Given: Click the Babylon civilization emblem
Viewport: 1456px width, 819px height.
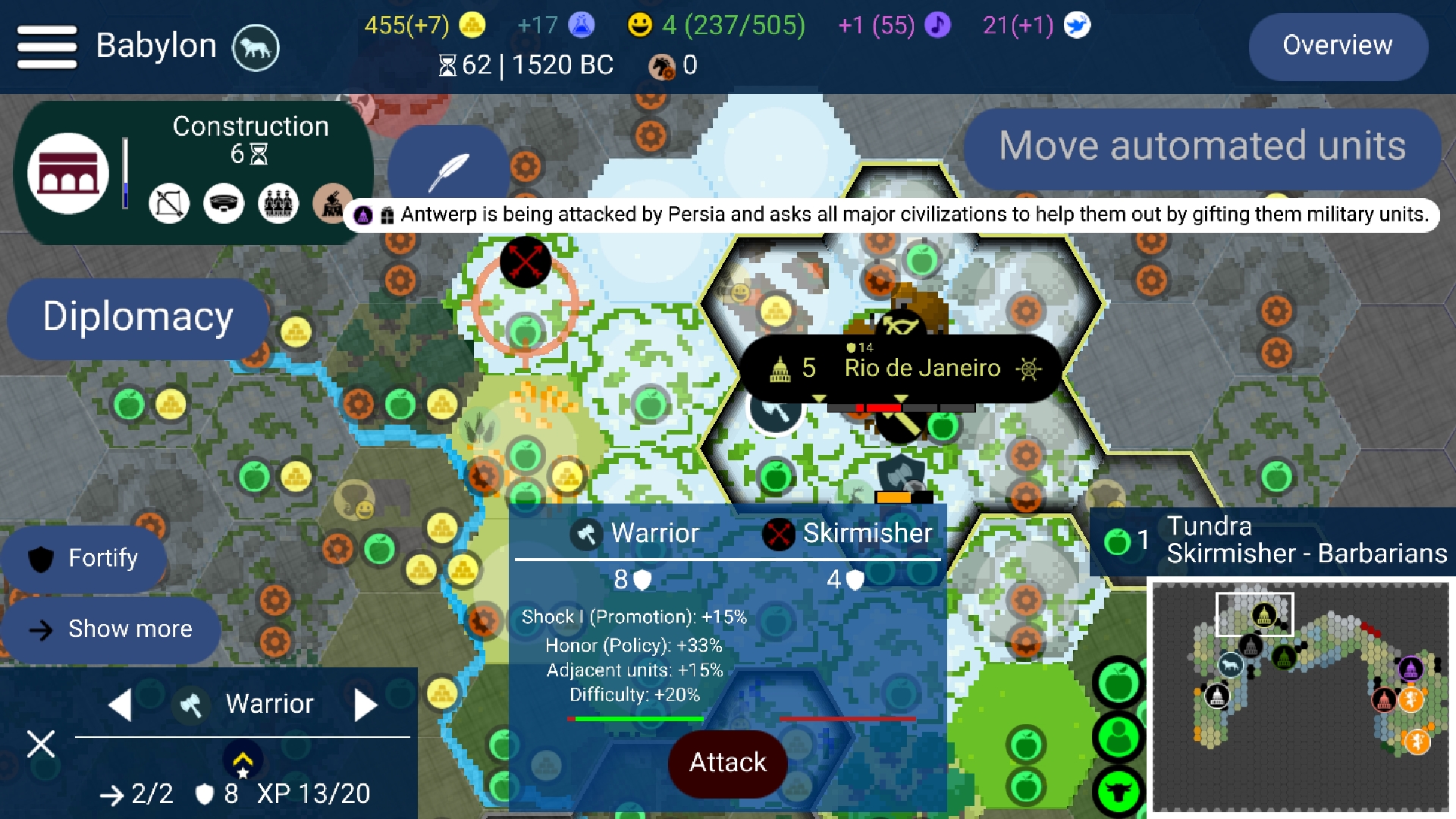Looking at the screenshot, I should point(256,47).
